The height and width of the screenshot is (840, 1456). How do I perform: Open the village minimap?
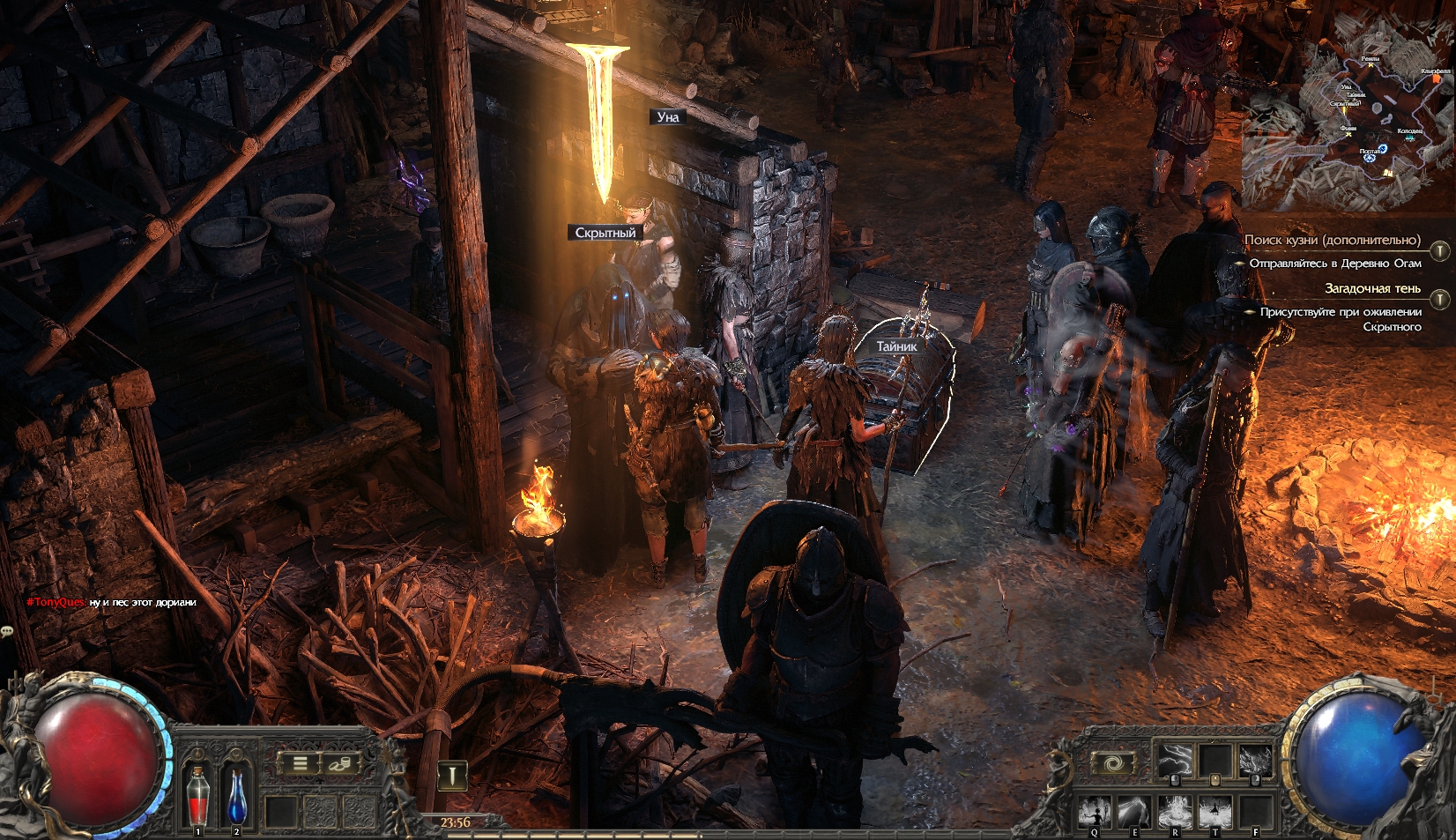point(1347,110)
